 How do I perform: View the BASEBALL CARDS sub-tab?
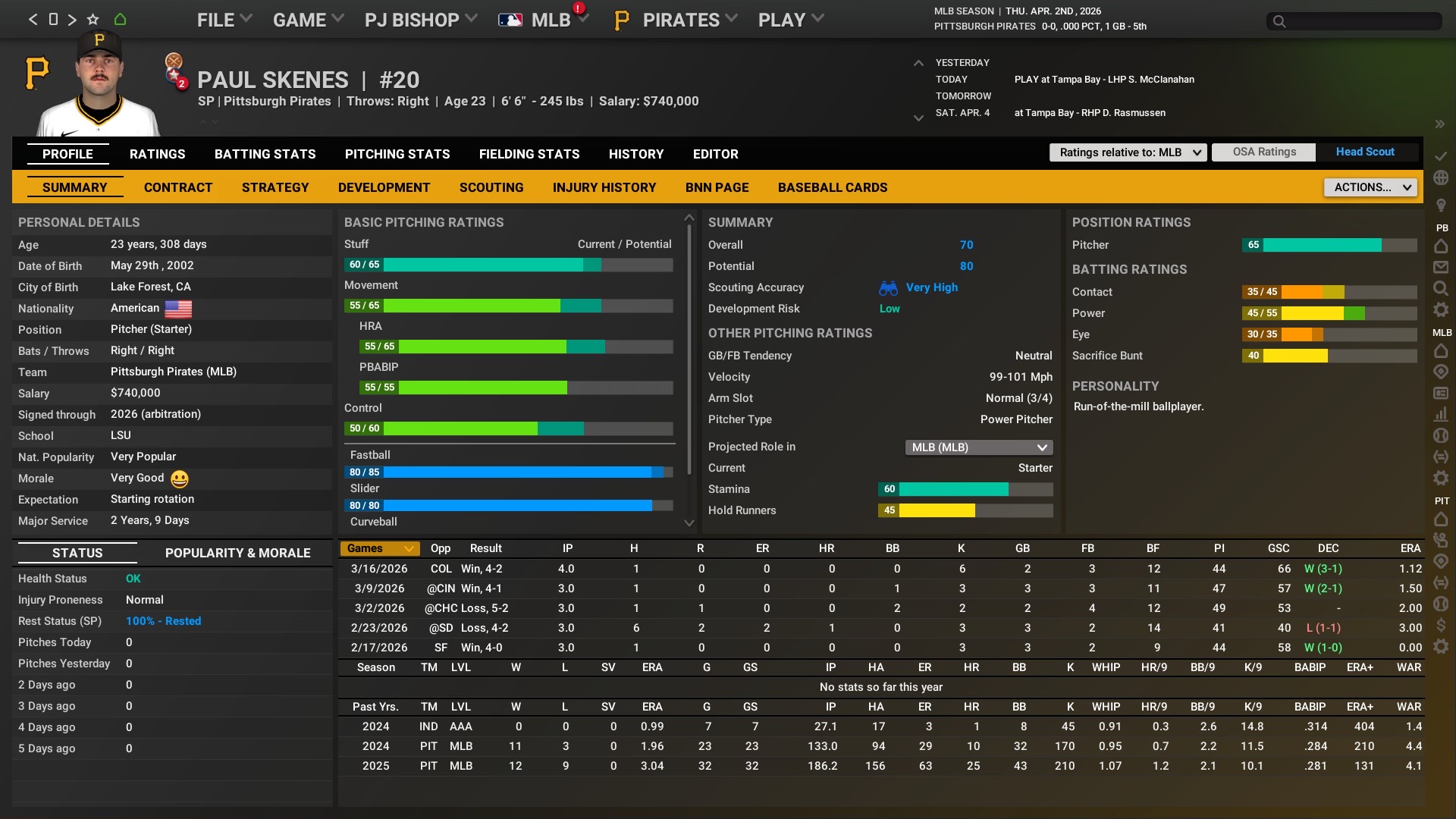pyautogui.click(x=832, y=187)
